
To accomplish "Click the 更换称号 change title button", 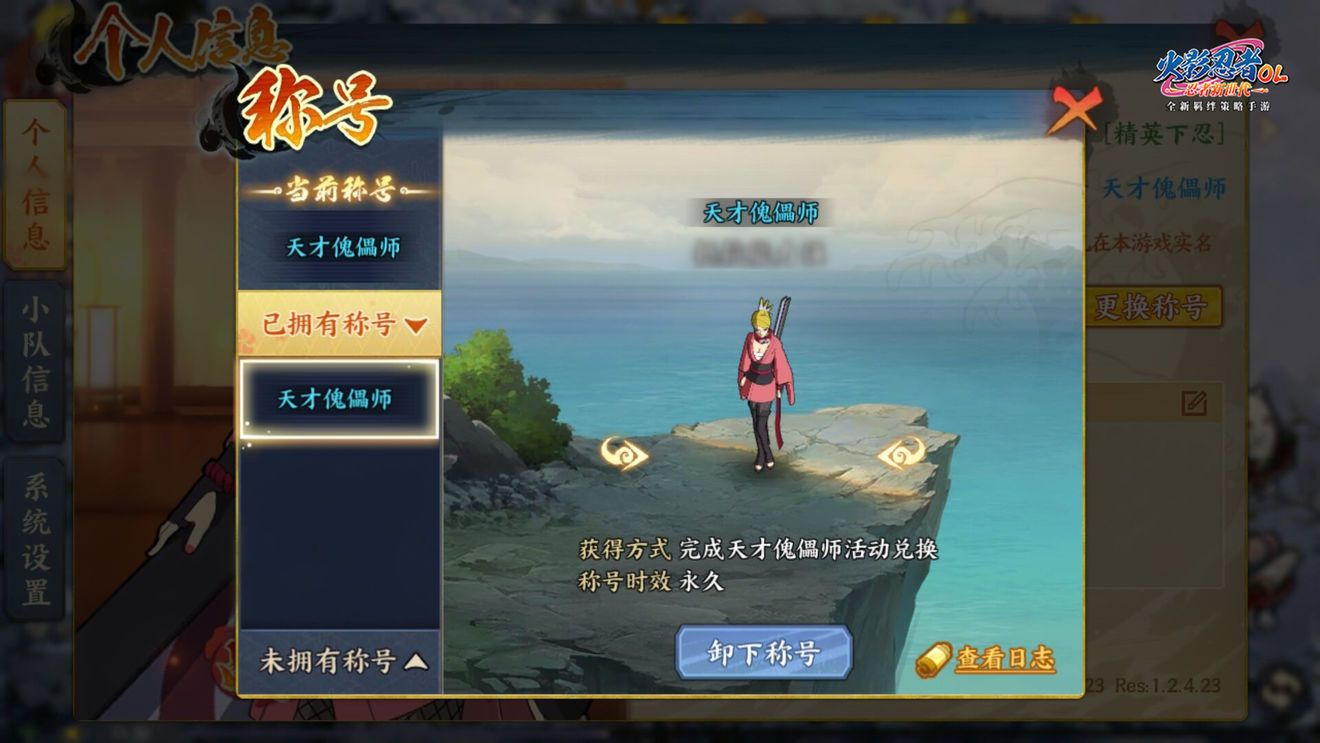I will click(1152, 307).
